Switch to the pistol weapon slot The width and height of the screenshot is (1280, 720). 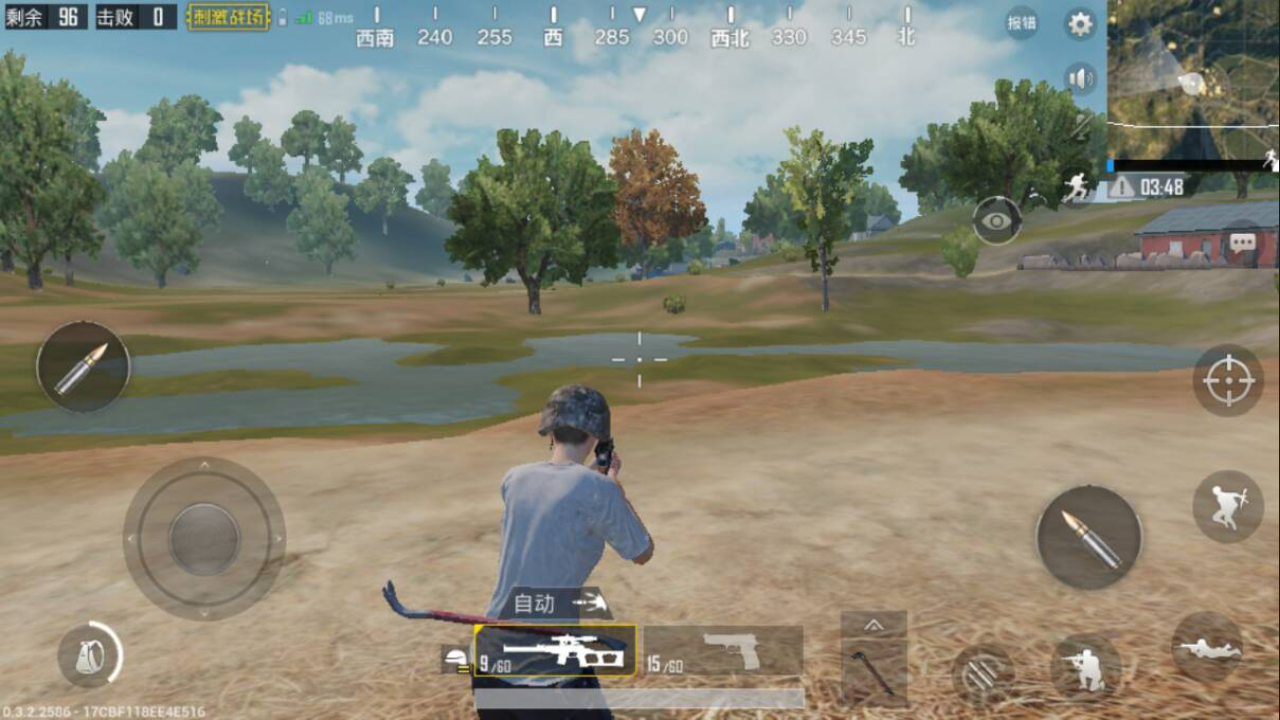(723, 651)
